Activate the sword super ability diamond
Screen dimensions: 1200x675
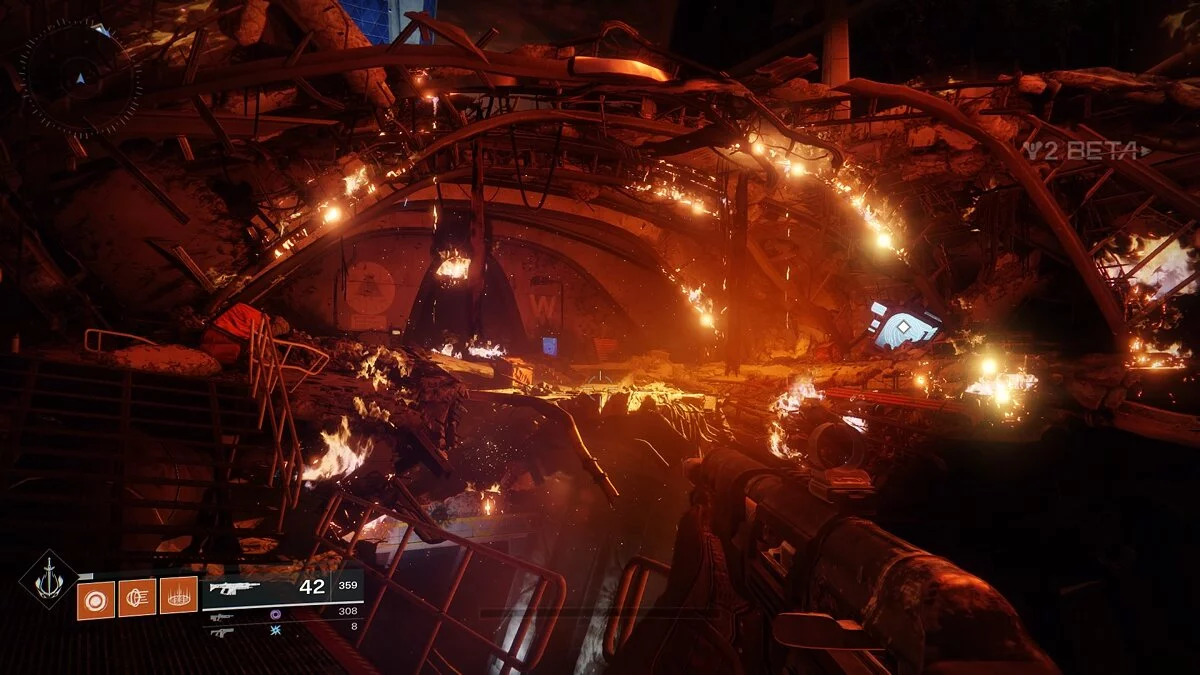pos(48,580)
